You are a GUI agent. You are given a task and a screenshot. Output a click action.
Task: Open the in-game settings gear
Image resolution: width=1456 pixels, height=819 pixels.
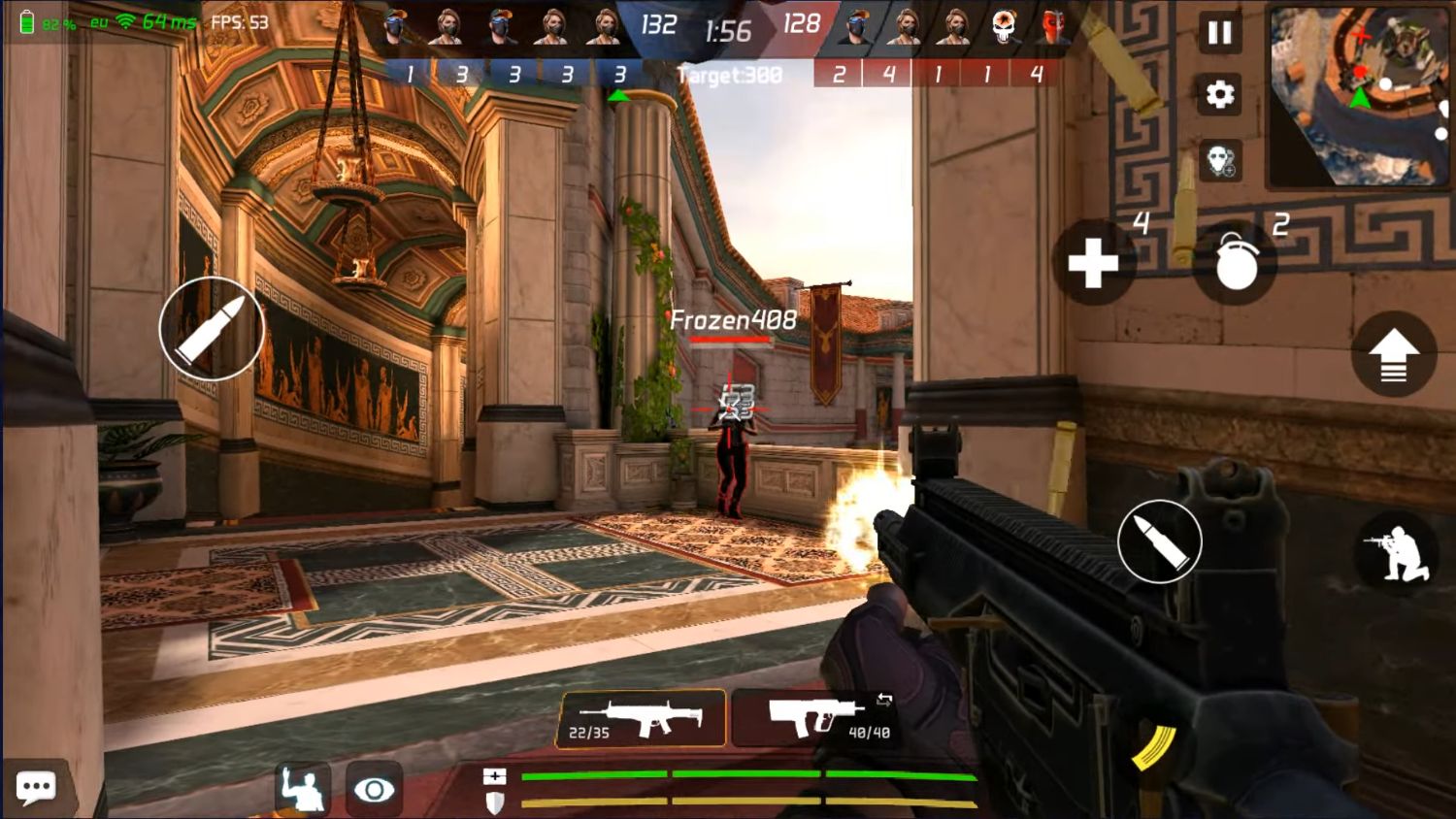[x=1219, y=93]
